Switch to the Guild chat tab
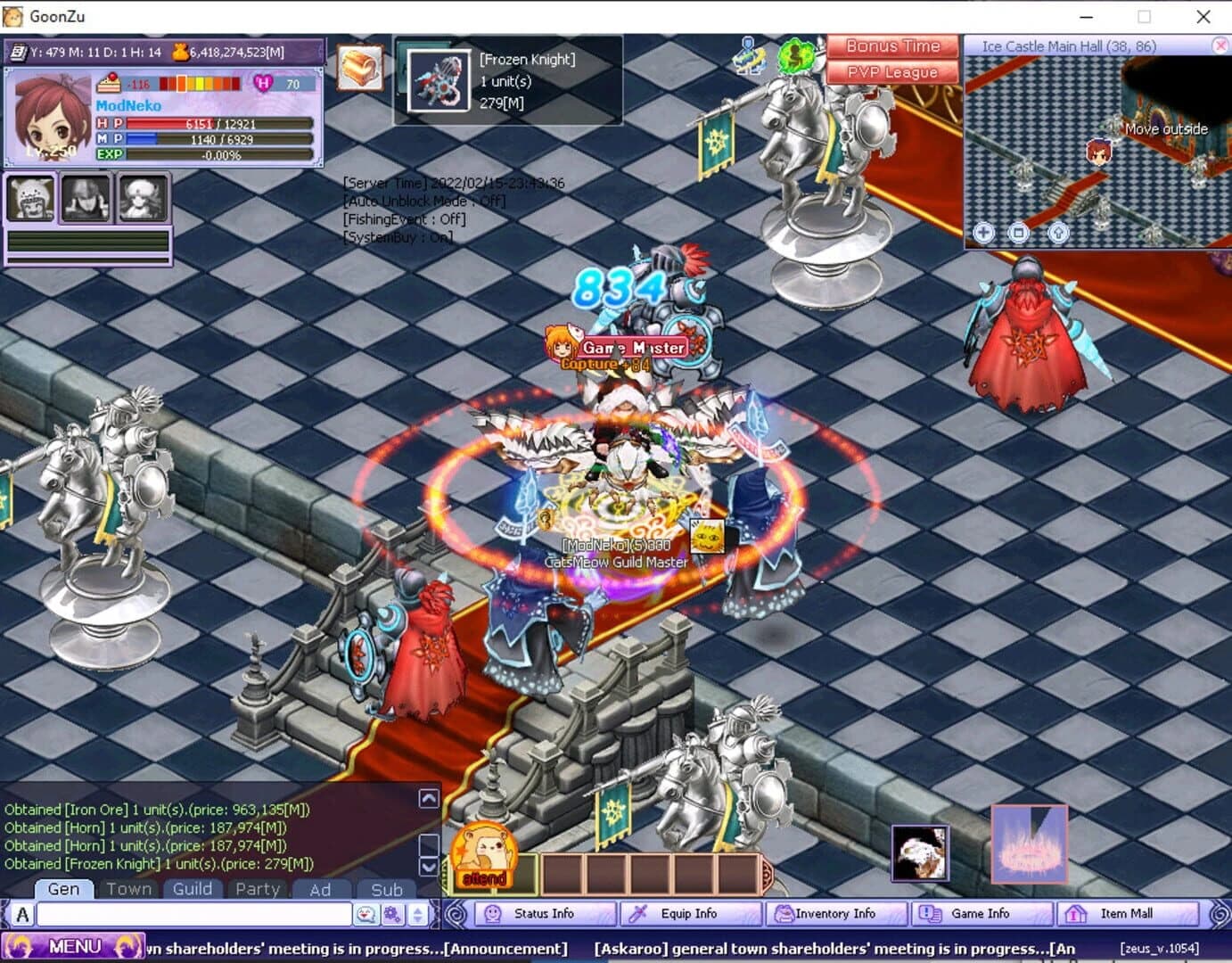 pyautogui.click(x=193, y=889)
